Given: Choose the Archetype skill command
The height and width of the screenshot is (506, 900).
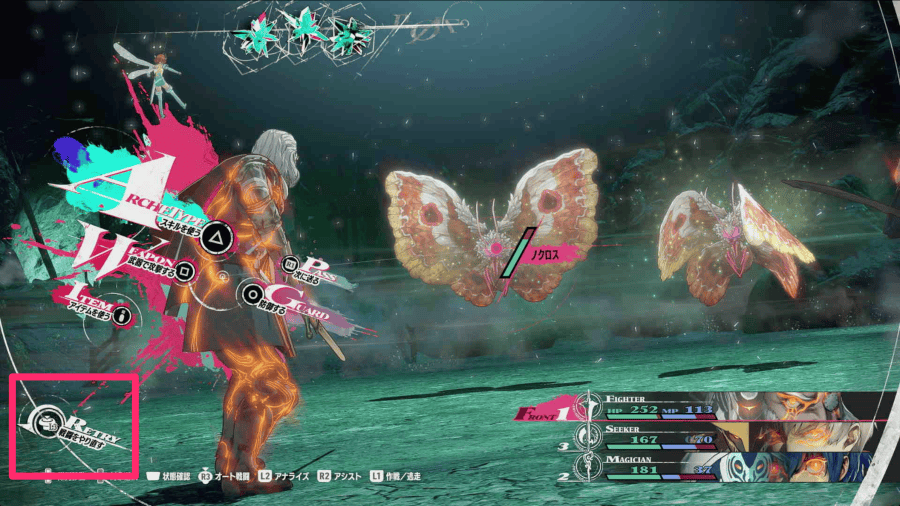Looking at the screenshot, I should click(214, 238).
